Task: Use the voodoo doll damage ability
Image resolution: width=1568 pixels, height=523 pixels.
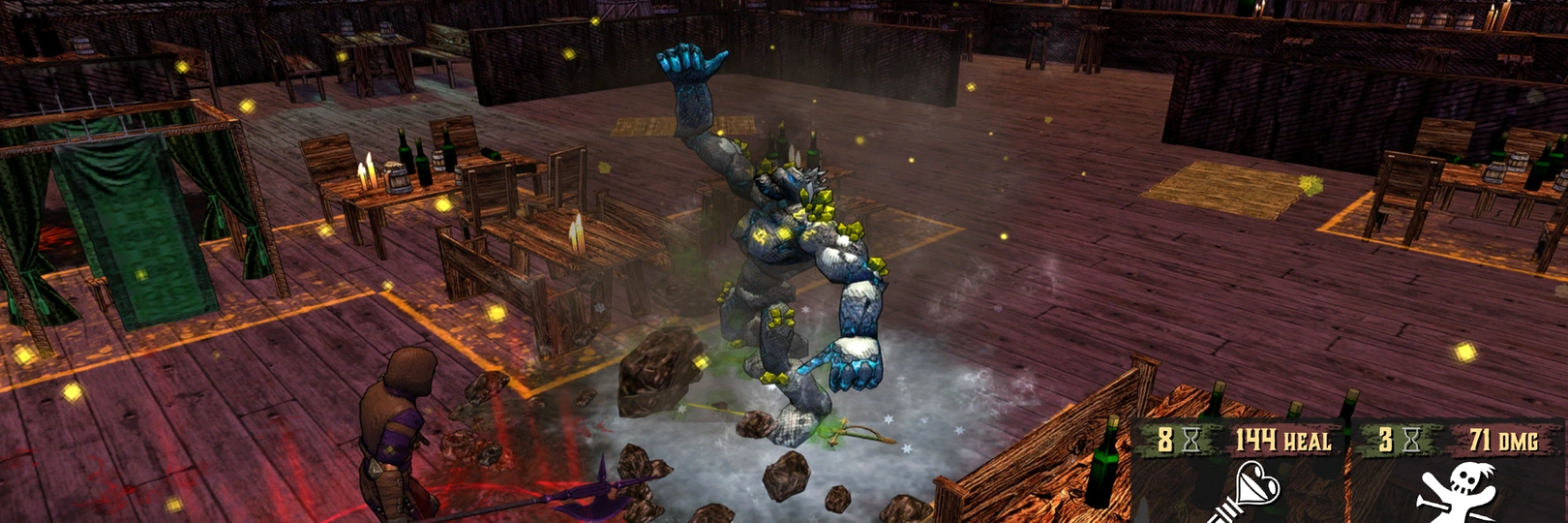Action: pyautogui.click(x=1457, y=491)
